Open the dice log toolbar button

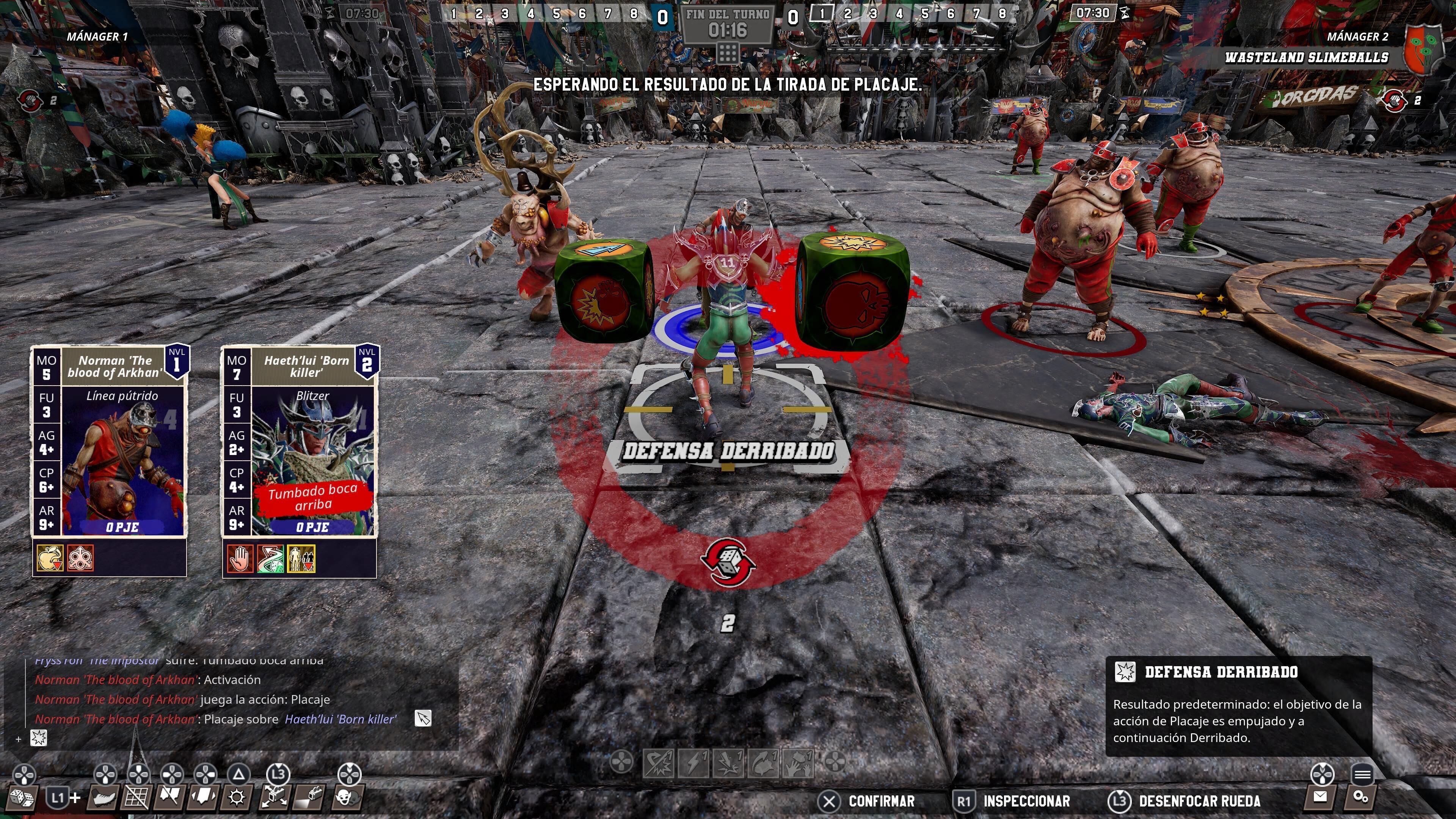pos(22,798)
